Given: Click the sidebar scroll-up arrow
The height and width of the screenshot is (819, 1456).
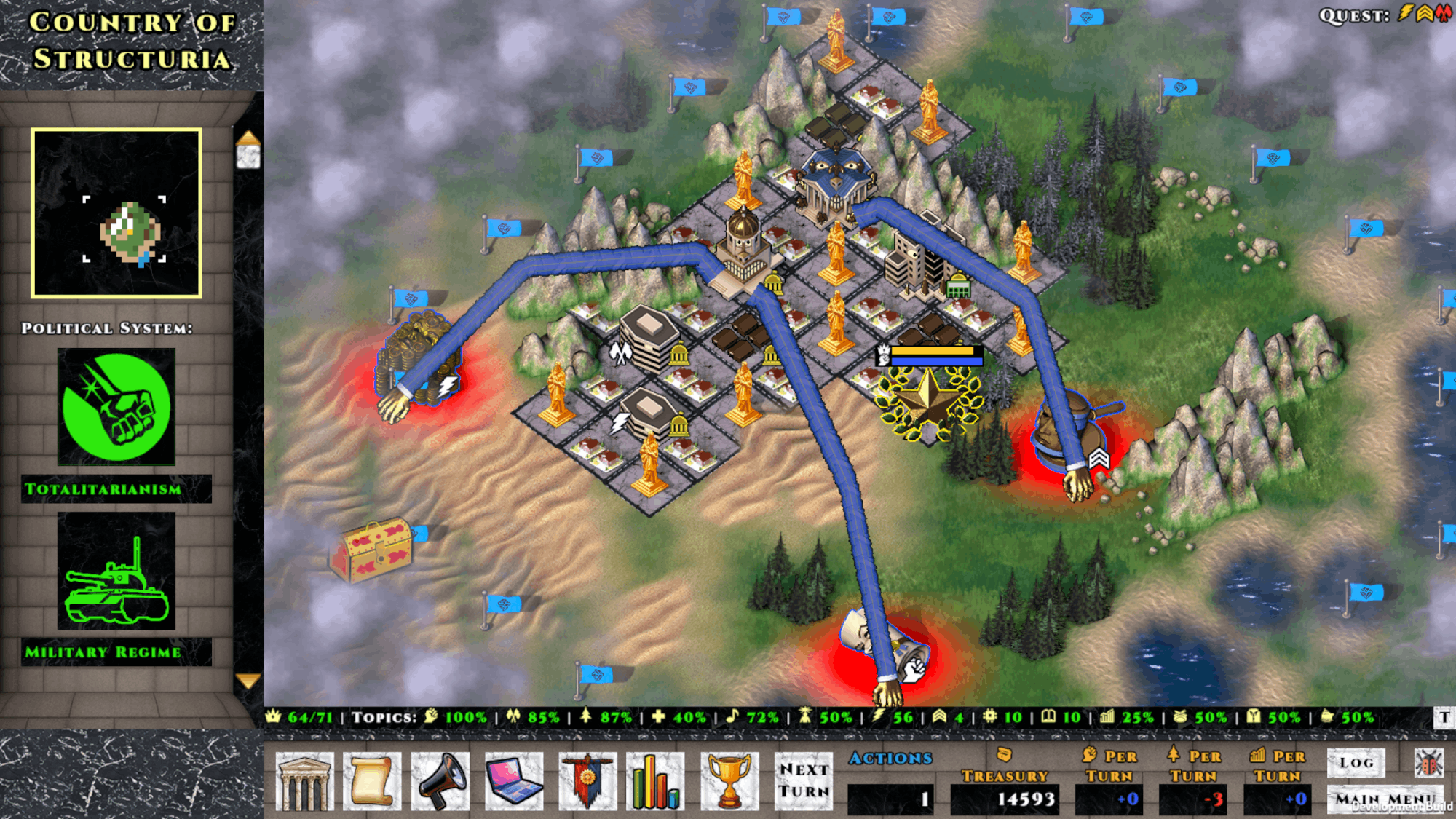Looking at the screenshot, I should point(248,138).
